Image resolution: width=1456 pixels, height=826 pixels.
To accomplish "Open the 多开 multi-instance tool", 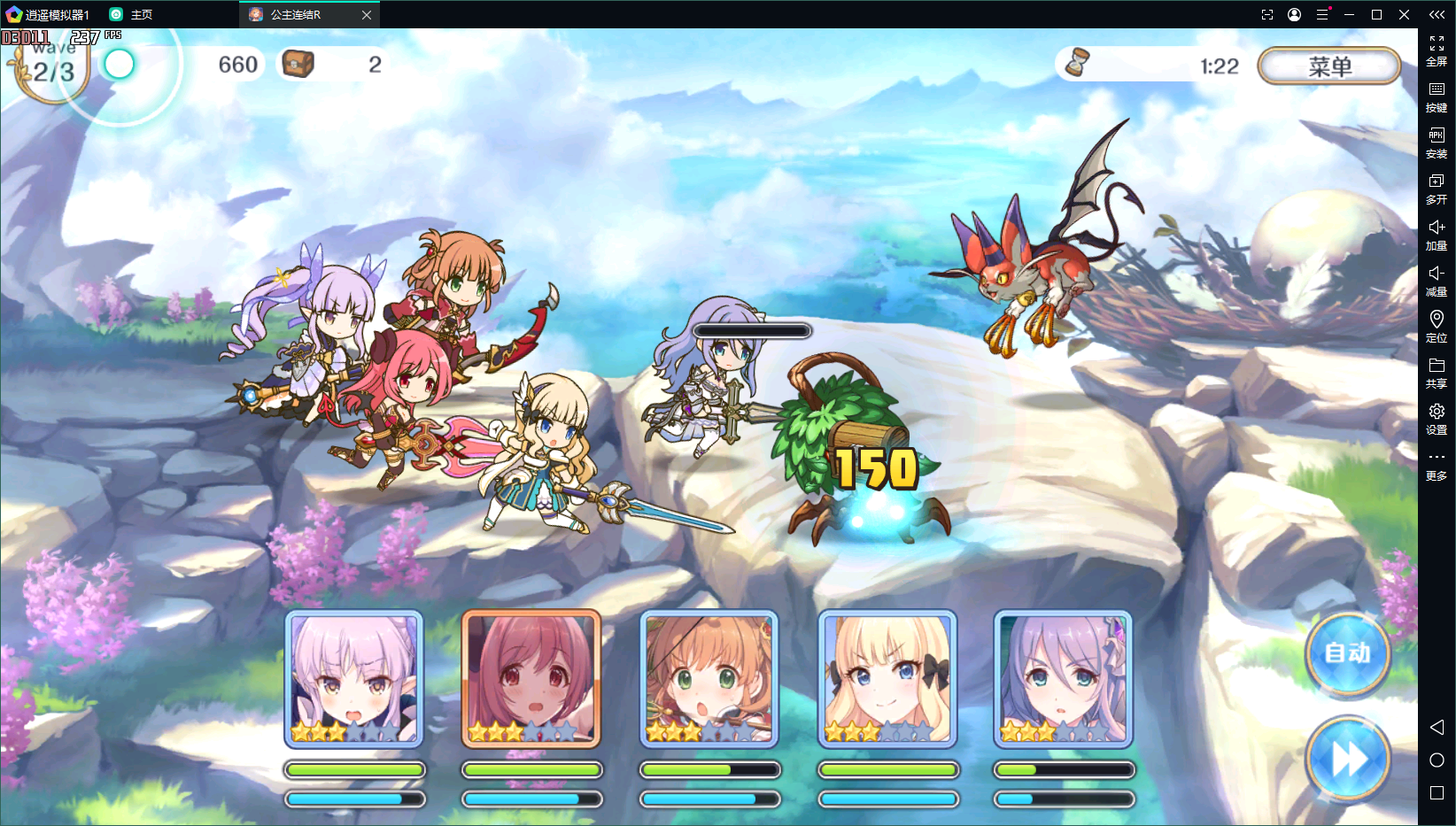I will 1437,189.
